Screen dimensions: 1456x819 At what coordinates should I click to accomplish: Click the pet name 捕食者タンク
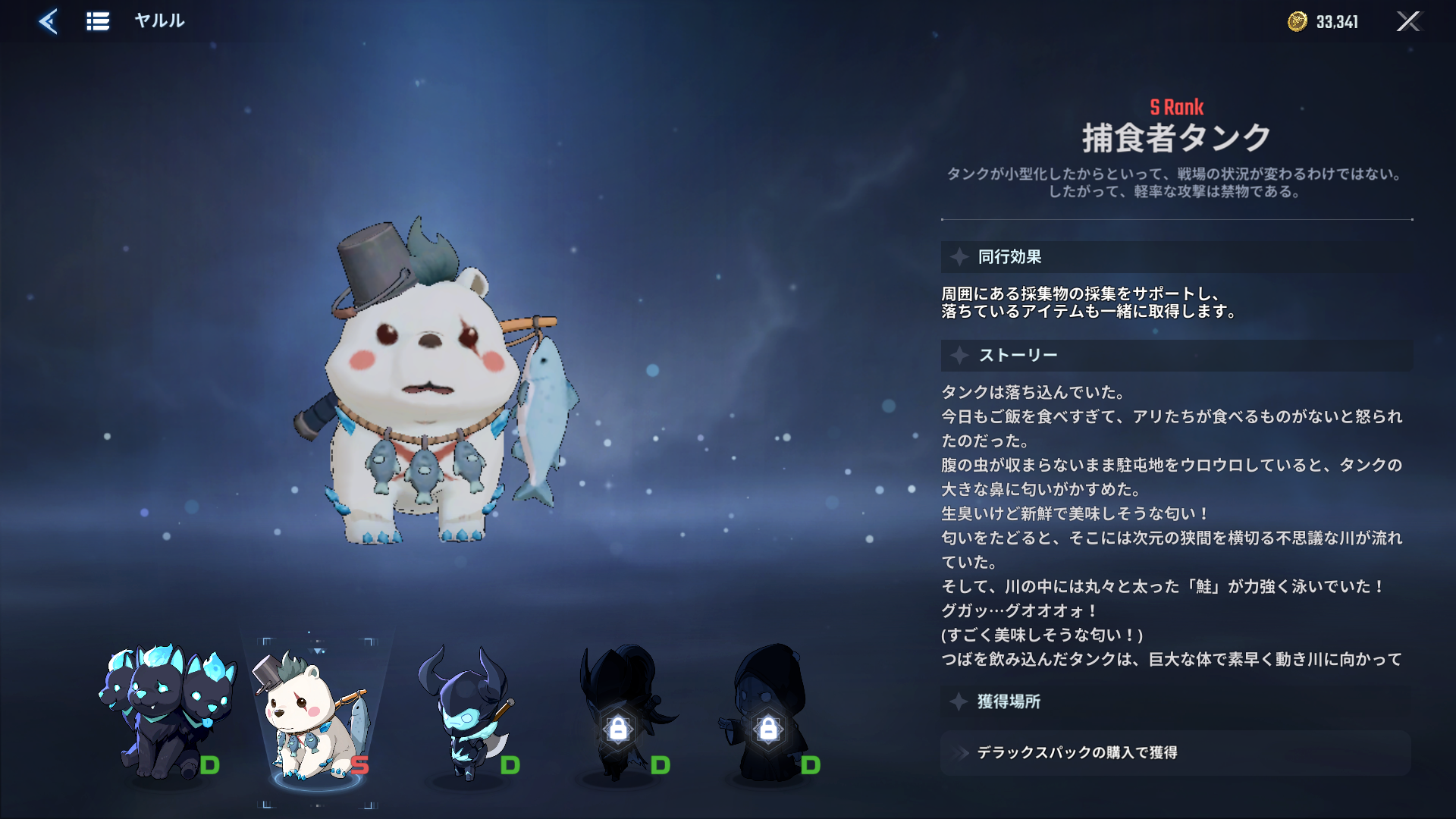click(x=1176, y=138)
